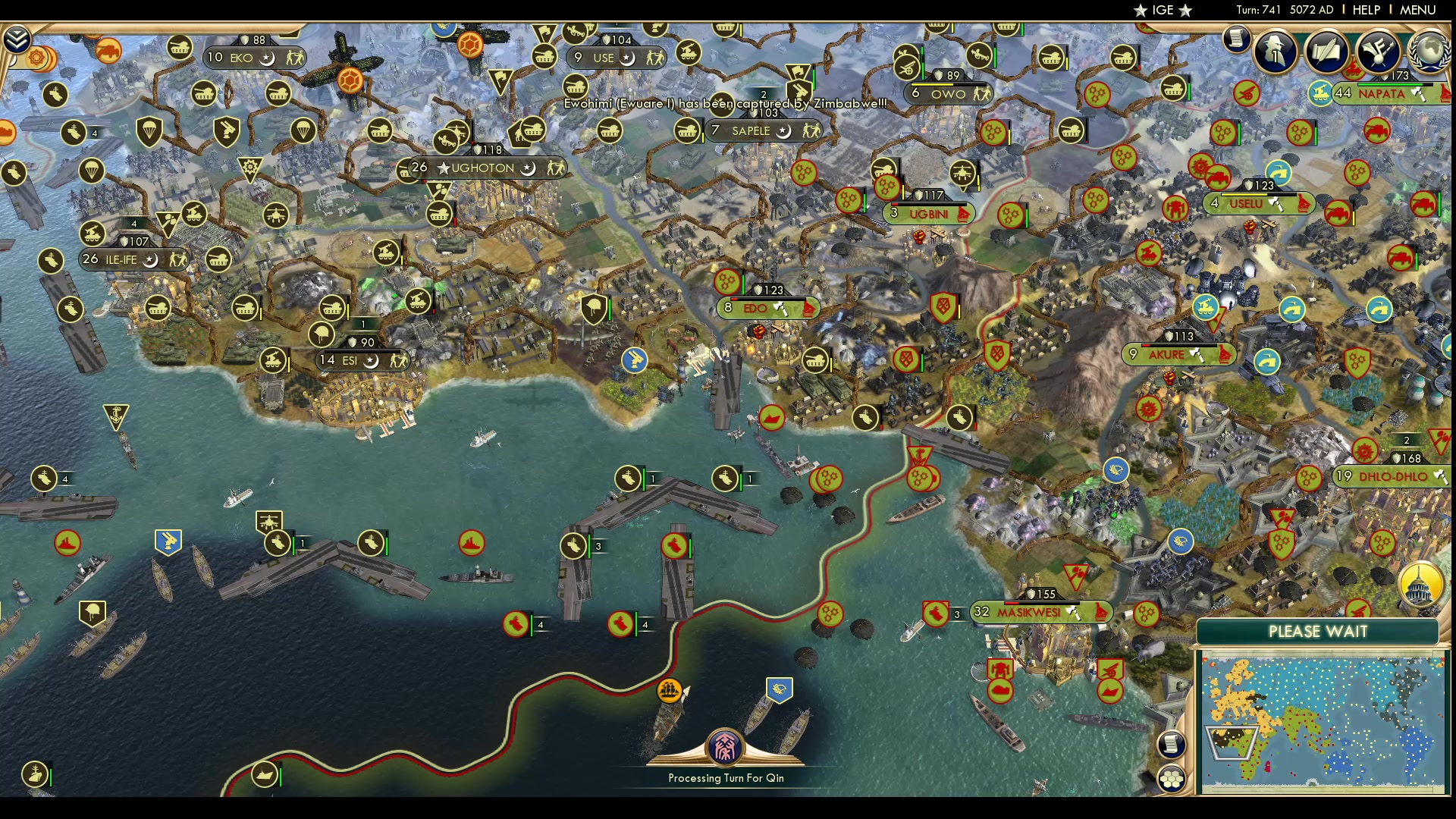Click the Capitol victory progress icon above minimap
The width and height of the screenshot is (1456, 819).
click(1420, 582)
